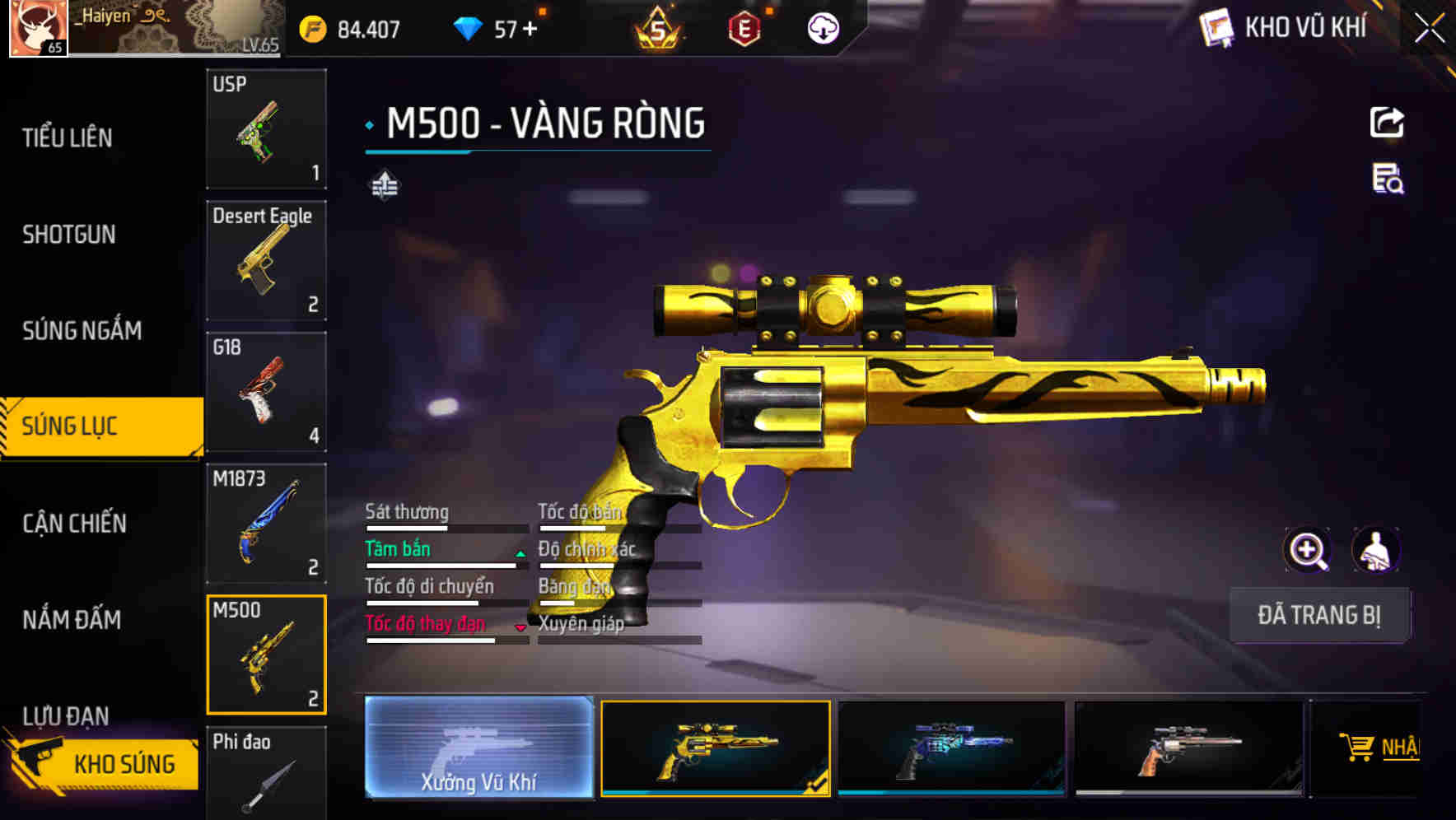Click the ĐÃ TRANG BỊ button
1456x820 pixels.
tap(1319, 615)
